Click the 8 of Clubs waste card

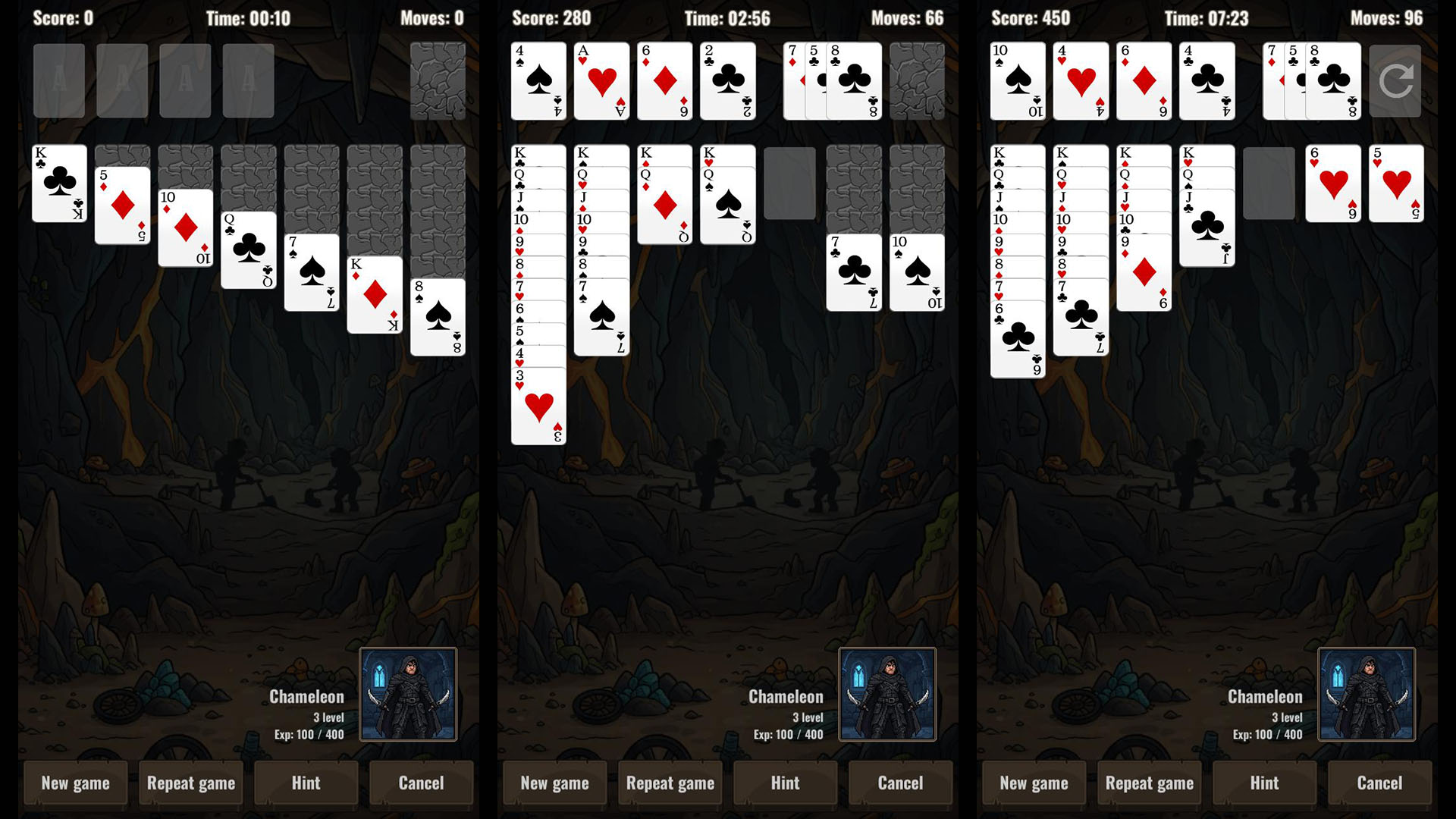857,80
